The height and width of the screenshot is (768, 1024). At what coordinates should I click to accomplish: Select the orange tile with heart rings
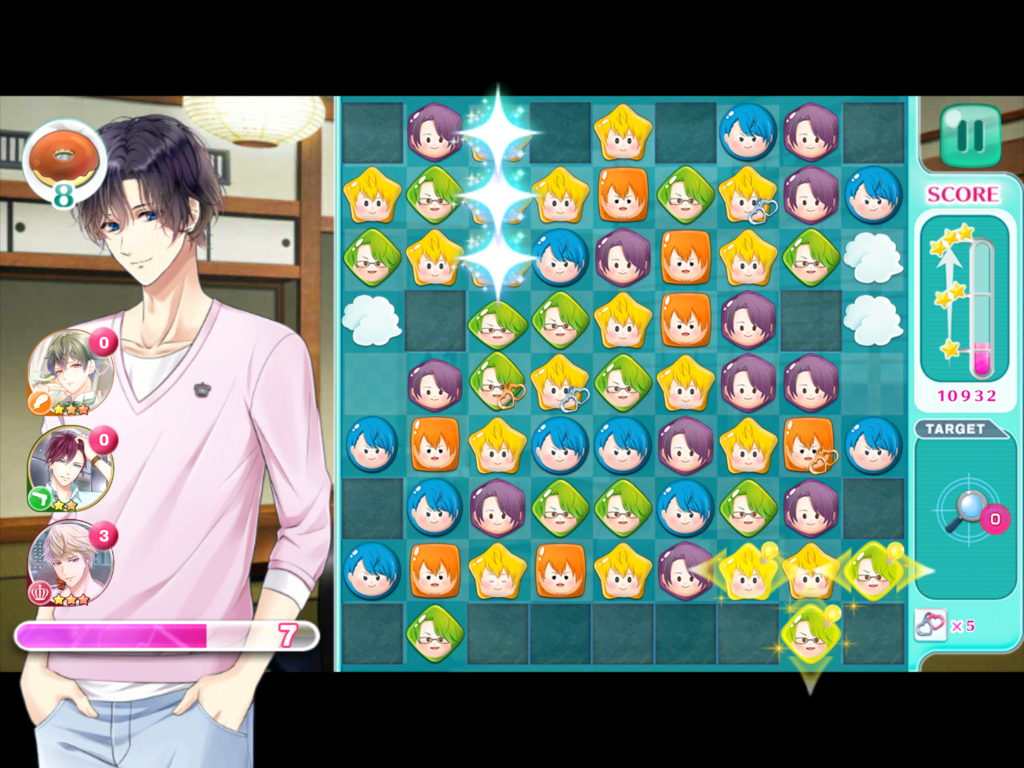[x=810, y=445]
